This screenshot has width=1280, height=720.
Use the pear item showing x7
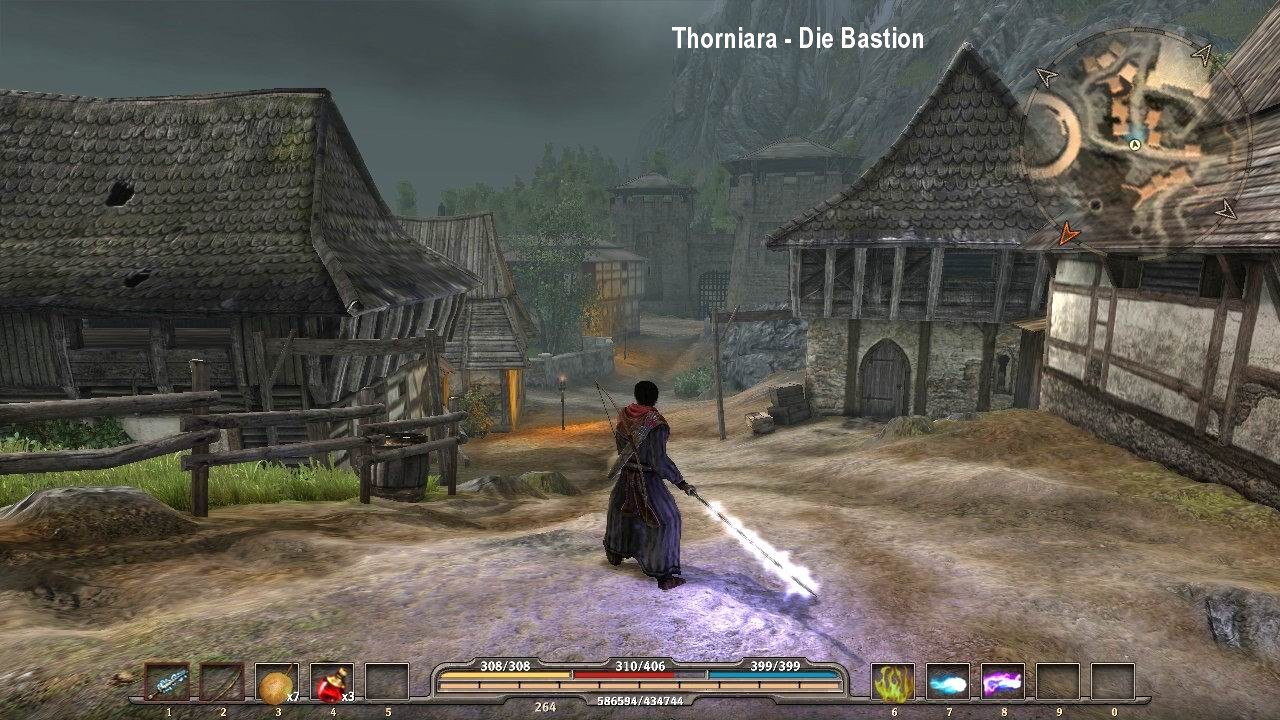pos(277,682)
